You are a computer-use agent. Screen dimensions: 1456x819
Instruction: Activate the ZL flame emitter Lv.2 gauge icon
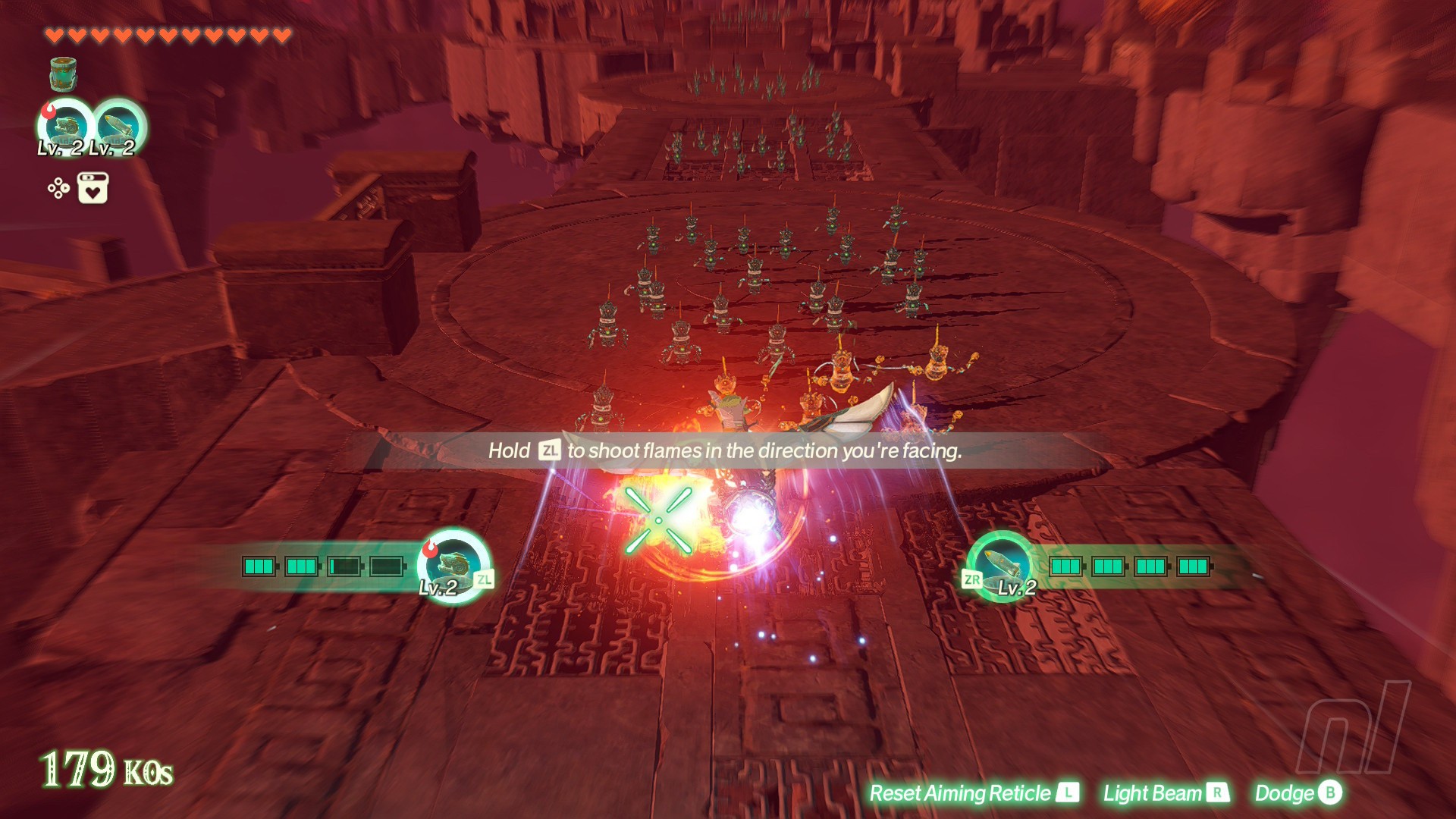point(453,566)
